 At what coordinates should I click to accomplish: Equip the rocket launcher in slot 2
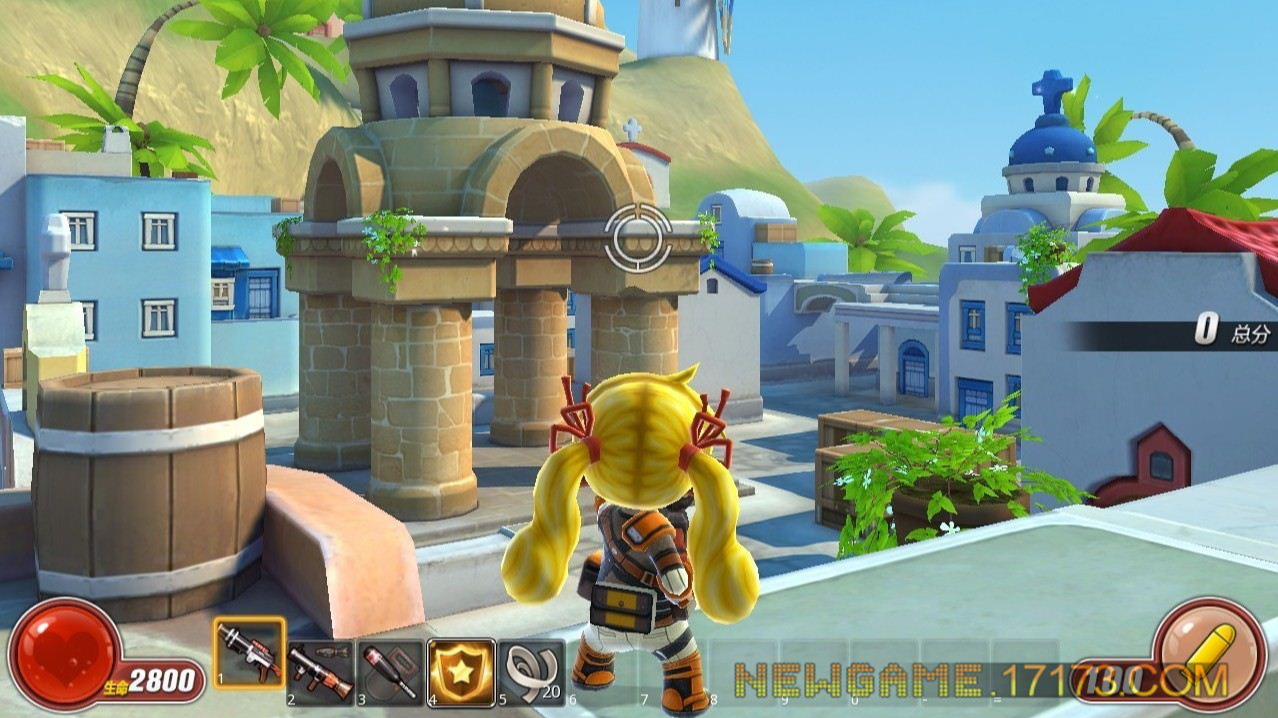pyautogui.click(x=320, y=671)
